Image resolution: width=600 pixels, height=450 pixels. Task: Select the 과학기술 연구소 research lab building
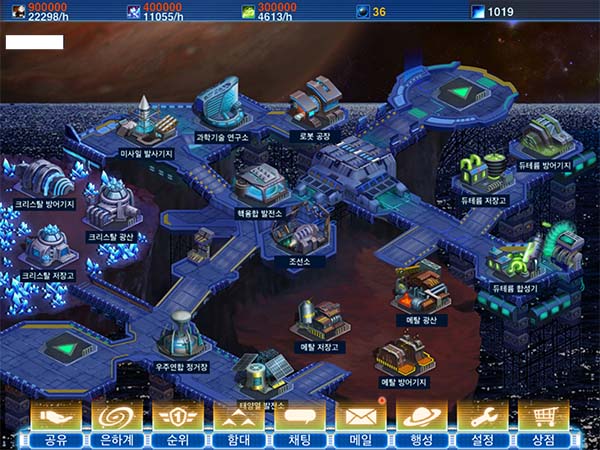[x=222, y=105]
